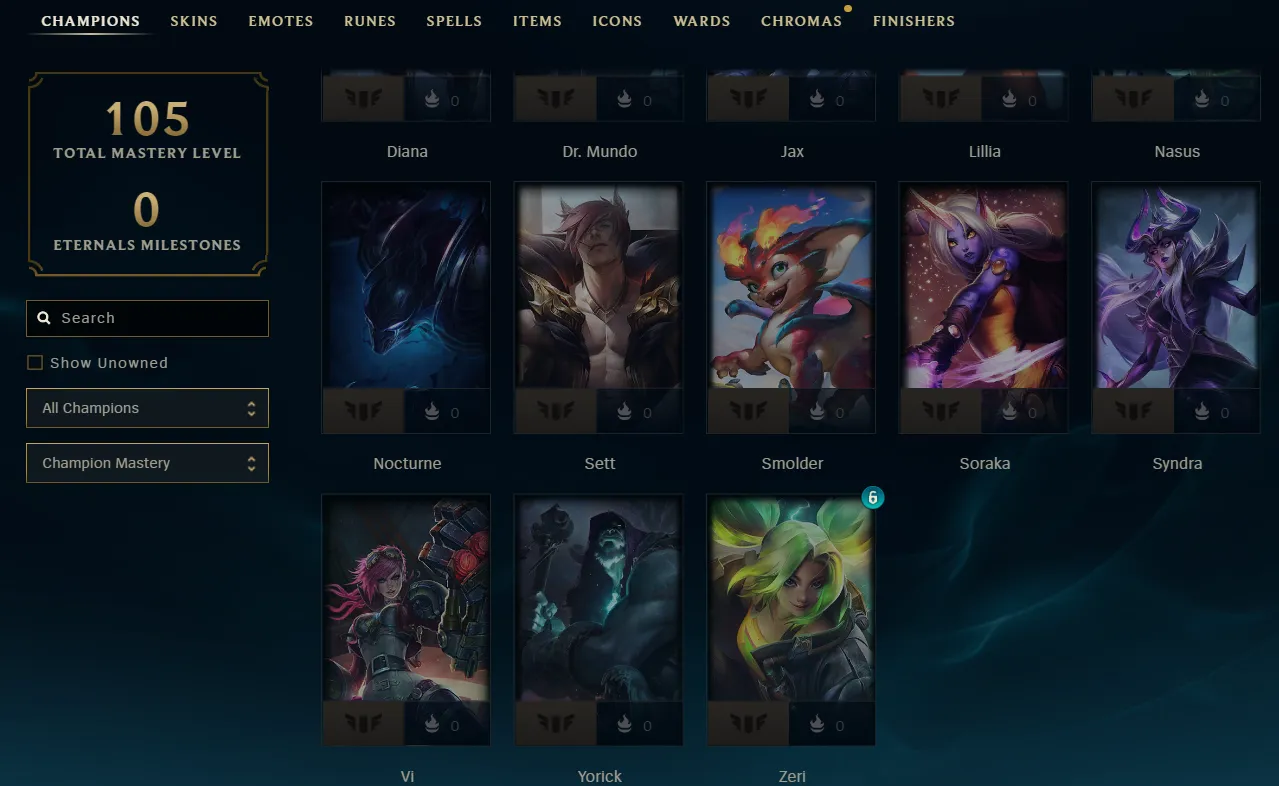Open the Chromas tab
Screen dimensions: 1279x786
(x=801, y=21)
